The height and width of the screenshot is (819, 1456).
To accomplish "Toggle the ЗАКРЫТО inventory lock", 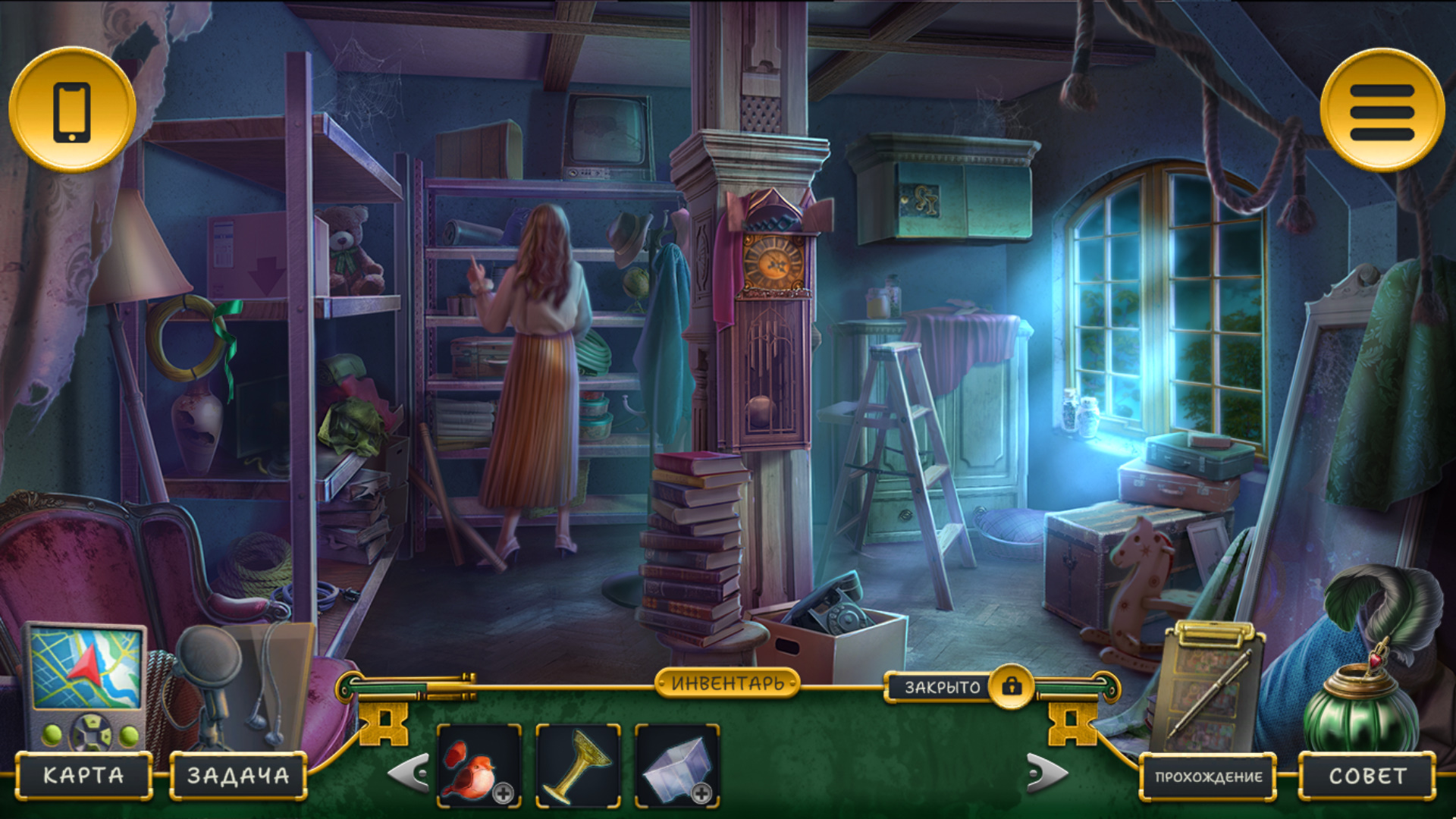I will [x=1012, y=686].
